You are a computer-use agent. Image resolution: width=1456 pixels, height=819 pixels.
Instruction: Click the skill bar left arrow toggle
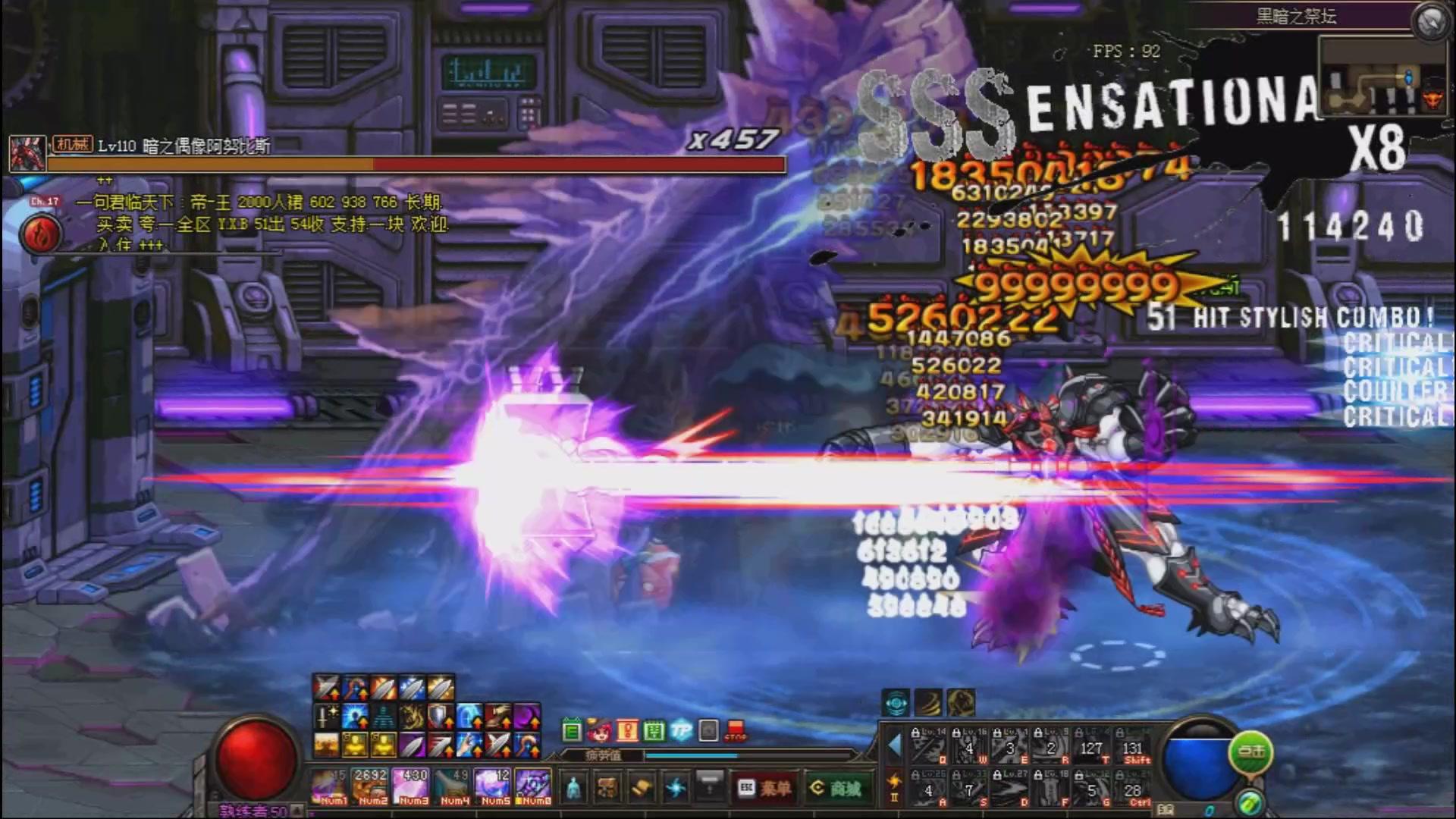click(x=894, y=745)
